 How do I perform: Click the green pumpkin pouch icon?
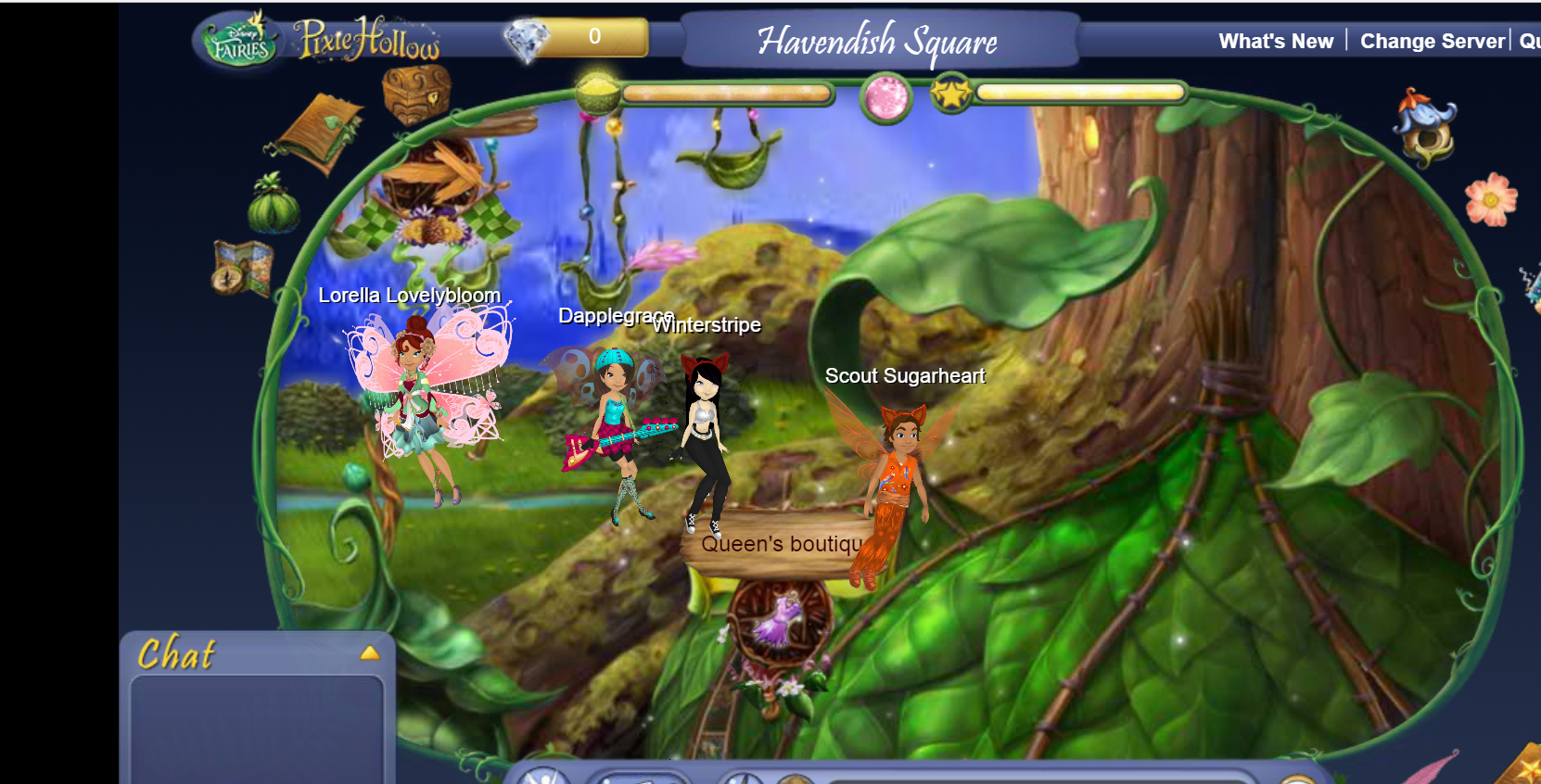274,204
